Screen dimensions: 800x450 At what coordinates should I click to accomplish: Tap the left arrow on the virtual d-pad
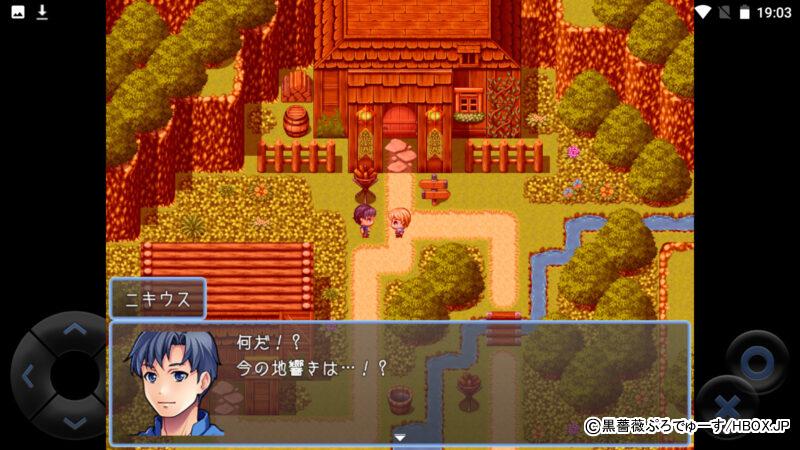(x=28, y=376)
